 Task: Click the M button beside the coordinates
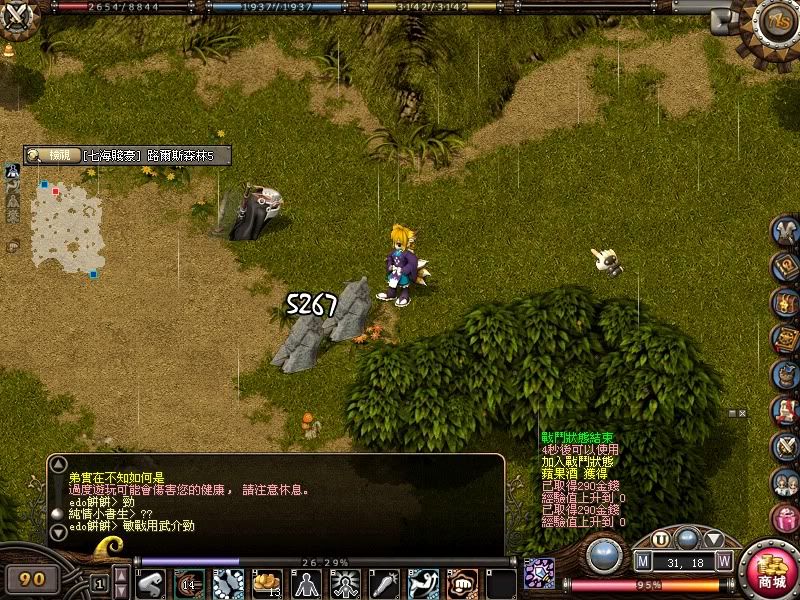click(643, 560)
